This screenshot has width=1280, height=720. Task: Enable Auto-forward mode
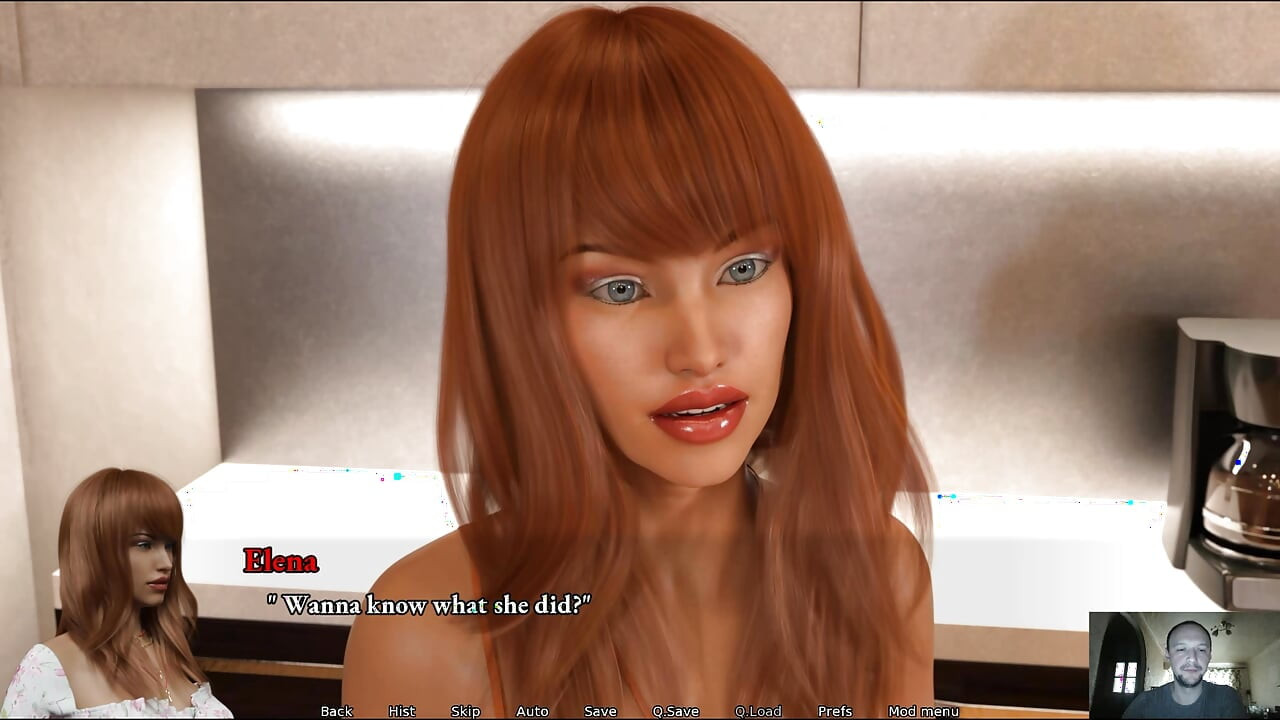[x=531, y=710]
